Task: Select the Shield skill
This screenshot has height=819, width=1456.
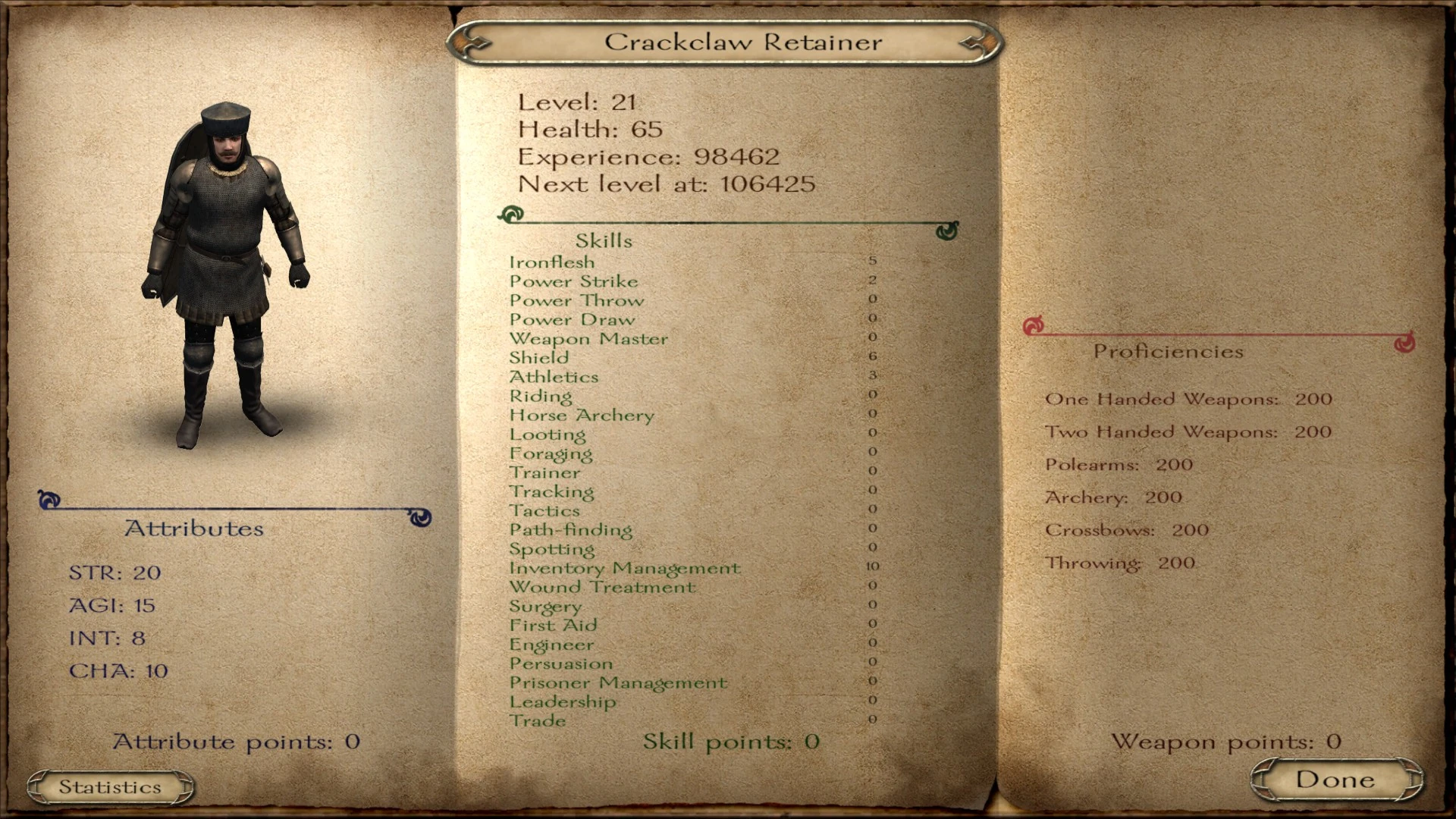Action: 539,357
